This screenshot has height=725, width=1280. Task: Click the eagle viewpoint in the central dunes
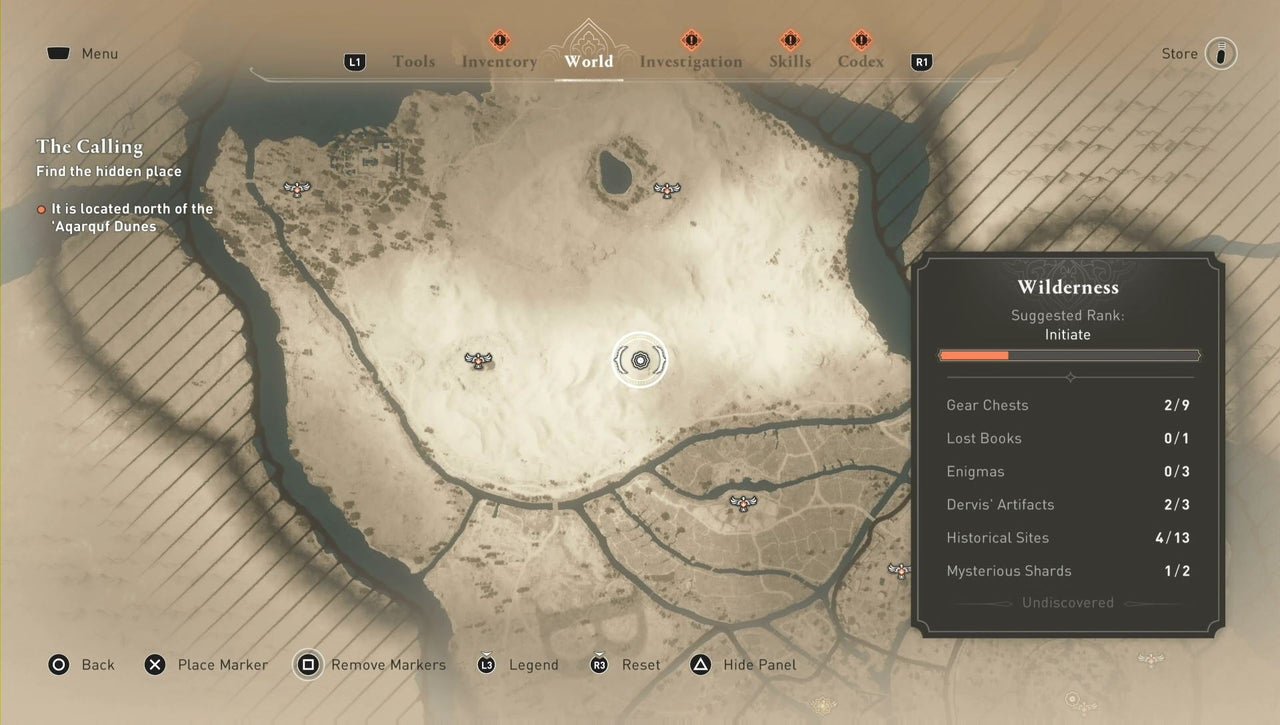point(477,361)
